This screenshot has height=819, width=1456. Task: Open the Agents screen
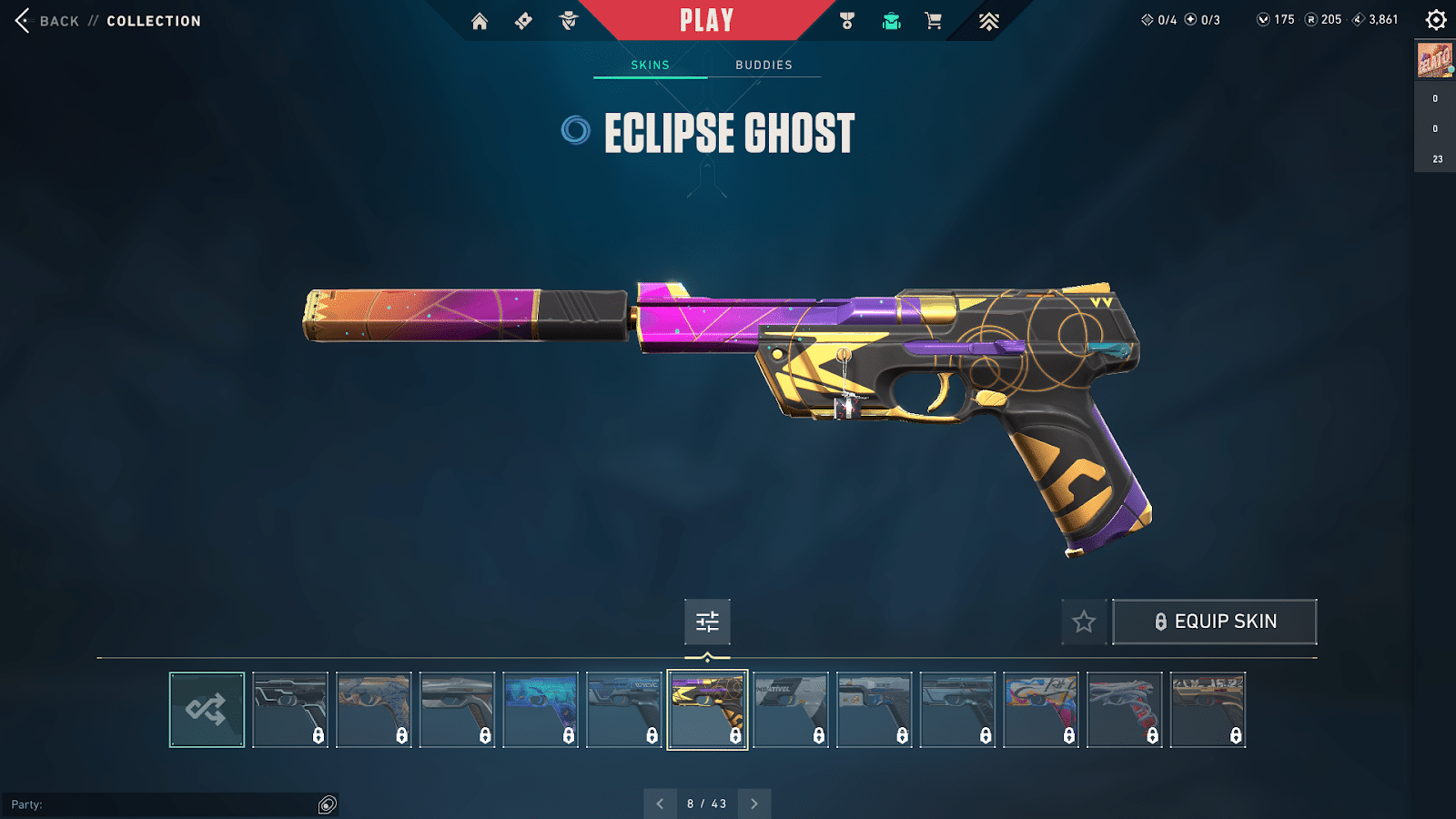571,19
